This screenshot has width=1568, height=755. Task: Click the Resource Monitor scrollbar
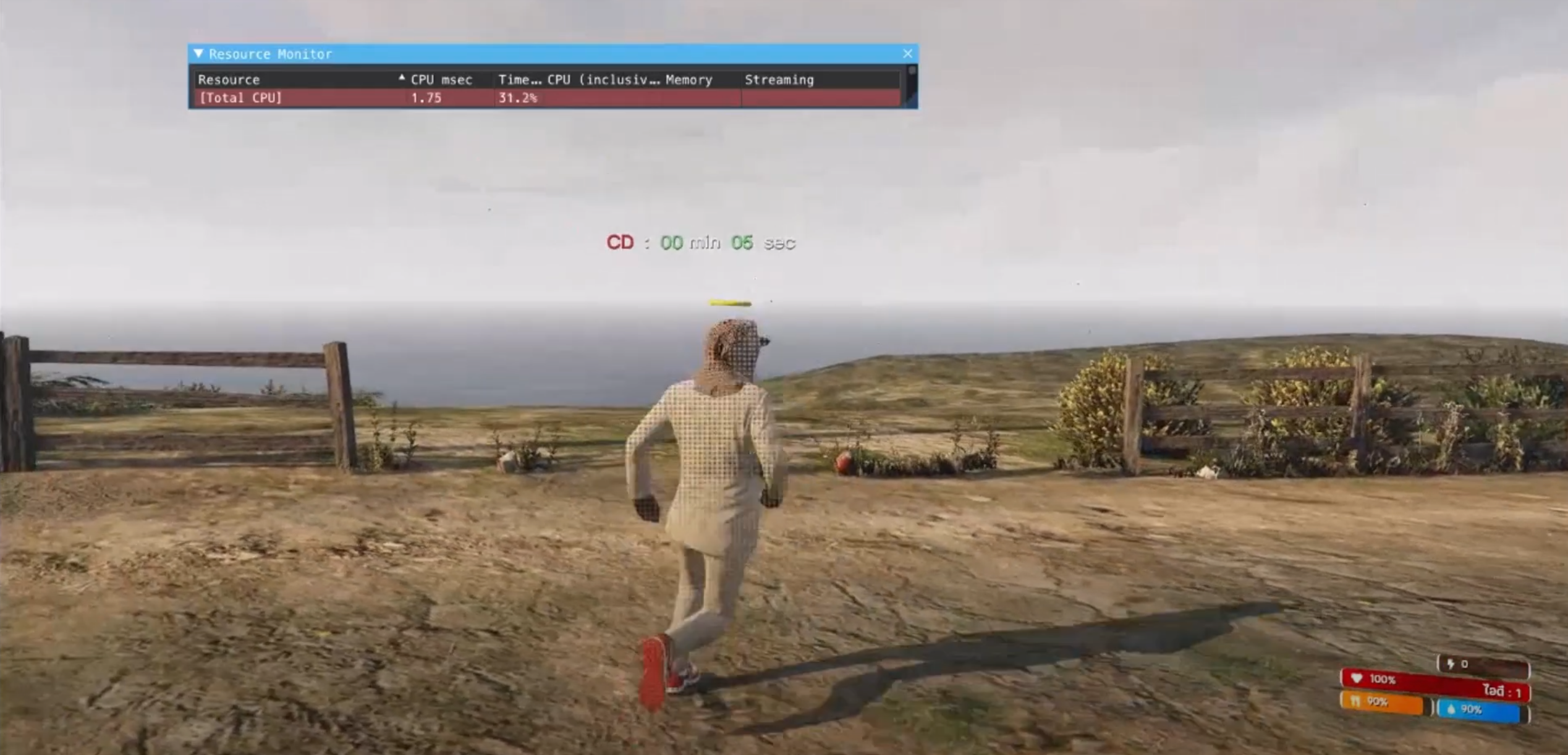[x=911, y=85]
